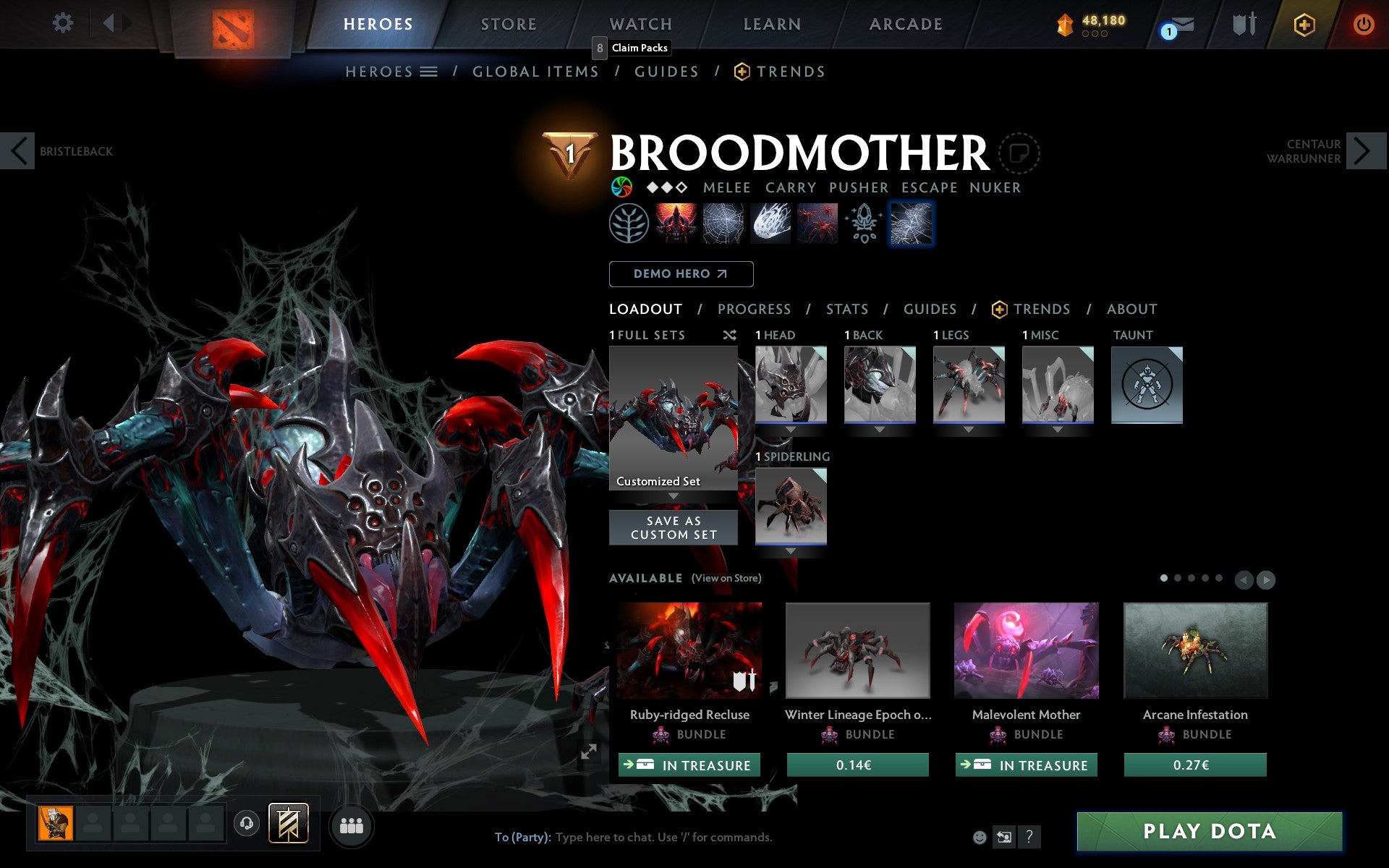This screenshot has height=868, width=1389.
Task: Select the Spawn Spiderlings ability icon
Action: pyautogui.click(x=817, y=224)
